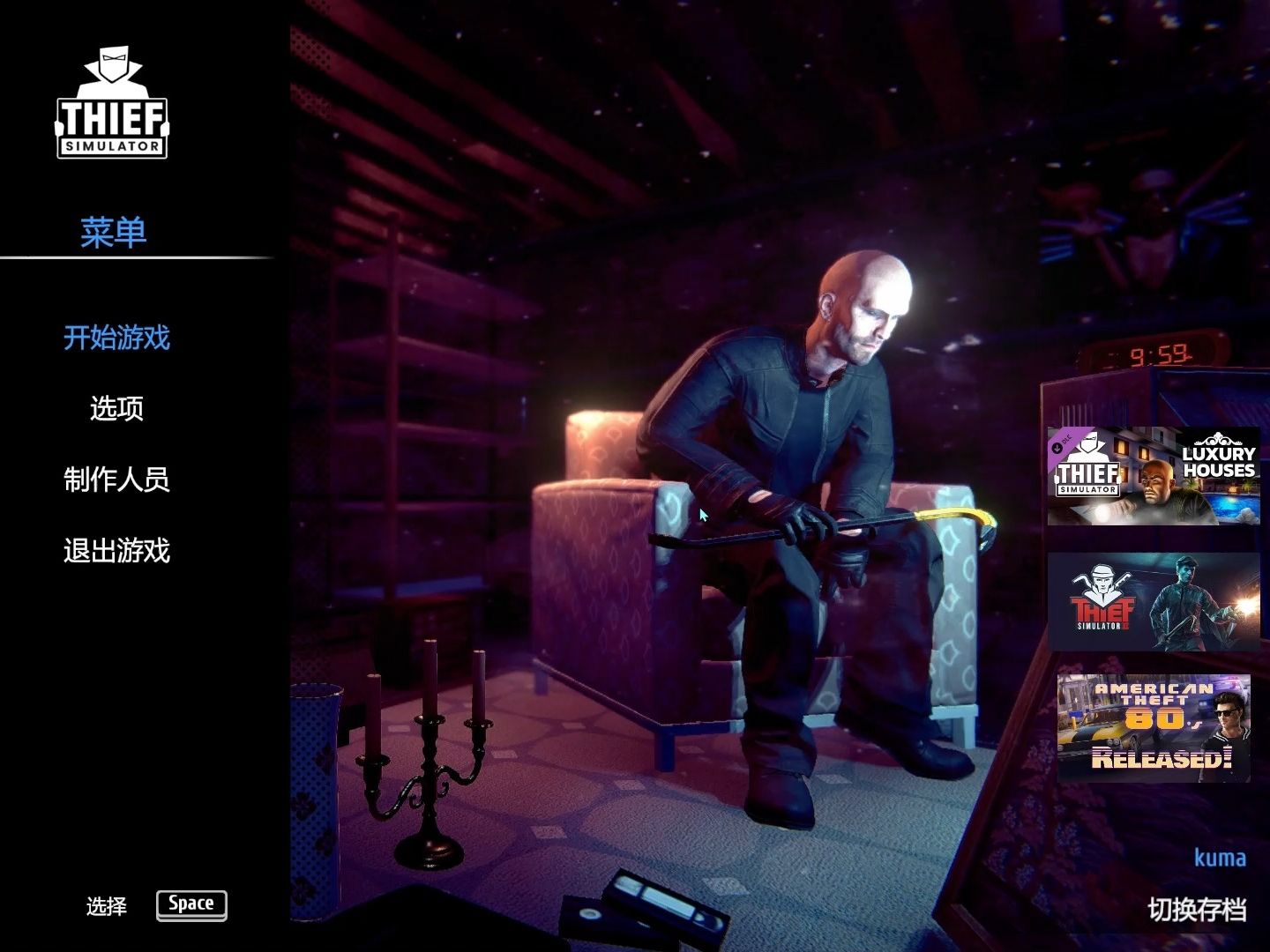
Task: Click the Space key prompt button
Action: pos(190,904)
